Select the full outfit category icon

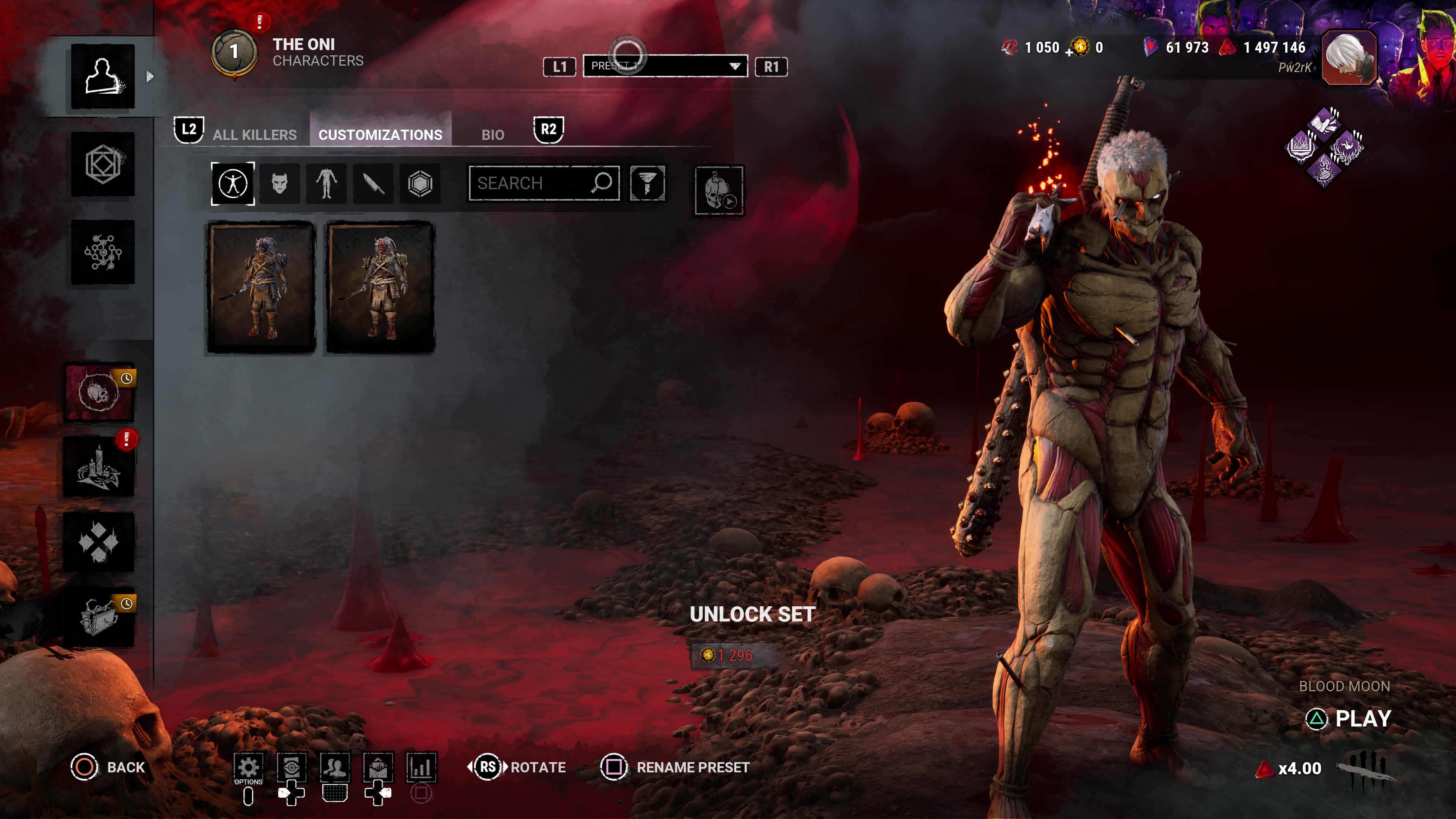click(233, 183)
